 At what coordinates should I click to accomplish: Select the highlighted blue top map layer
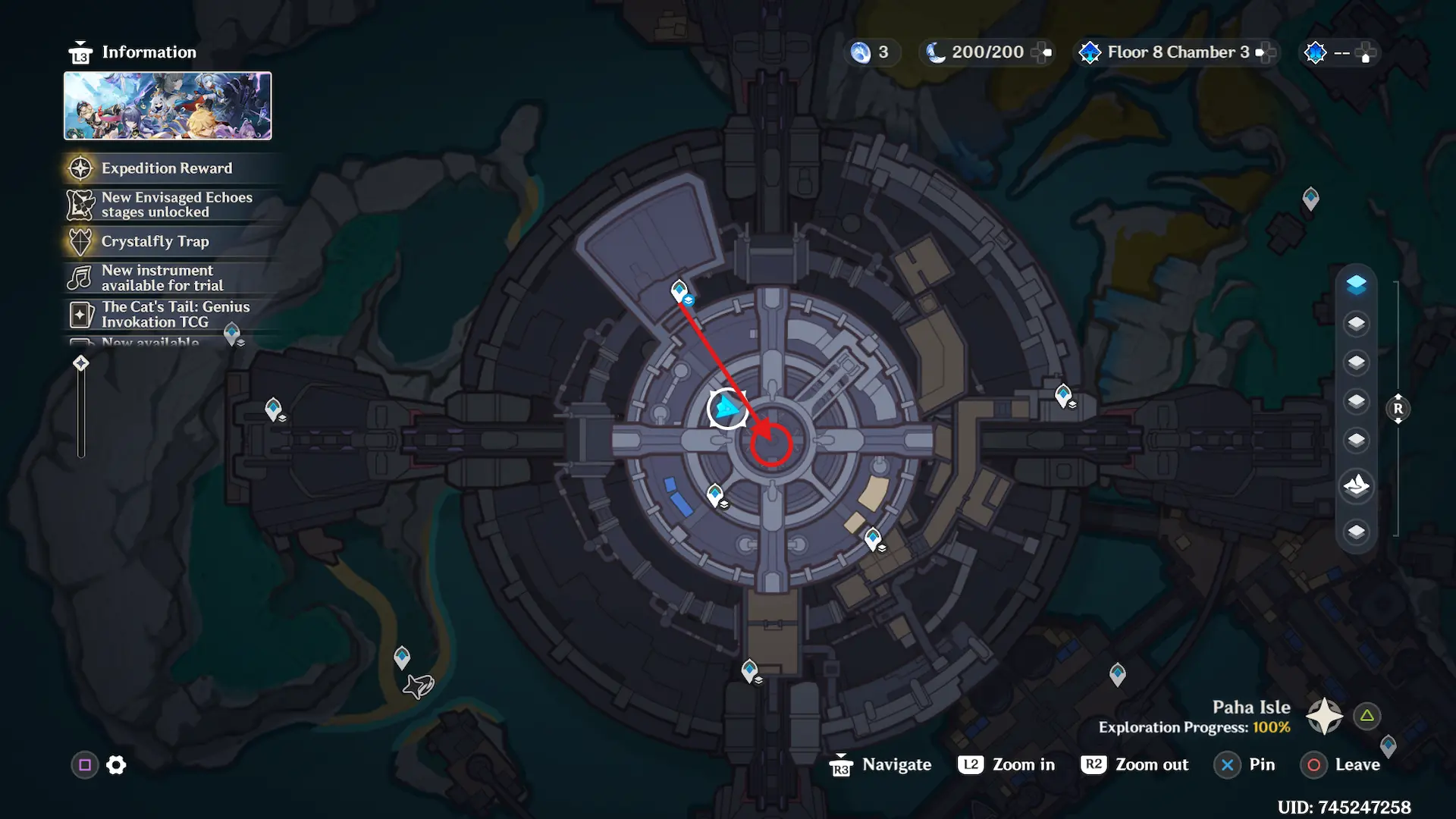[x=1356, y=284]
